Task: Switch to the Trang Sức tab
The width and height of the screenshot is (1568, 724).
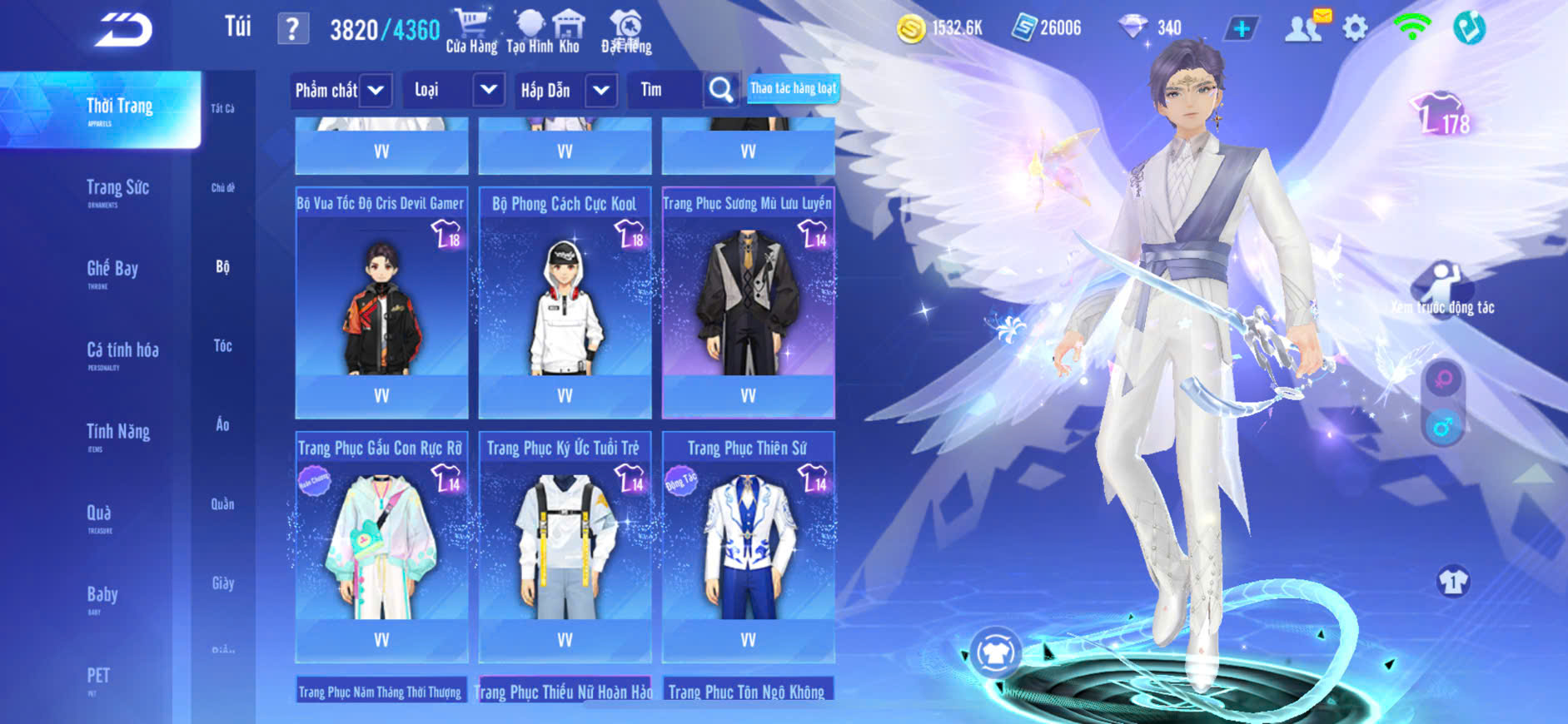Action: [117, 189]
